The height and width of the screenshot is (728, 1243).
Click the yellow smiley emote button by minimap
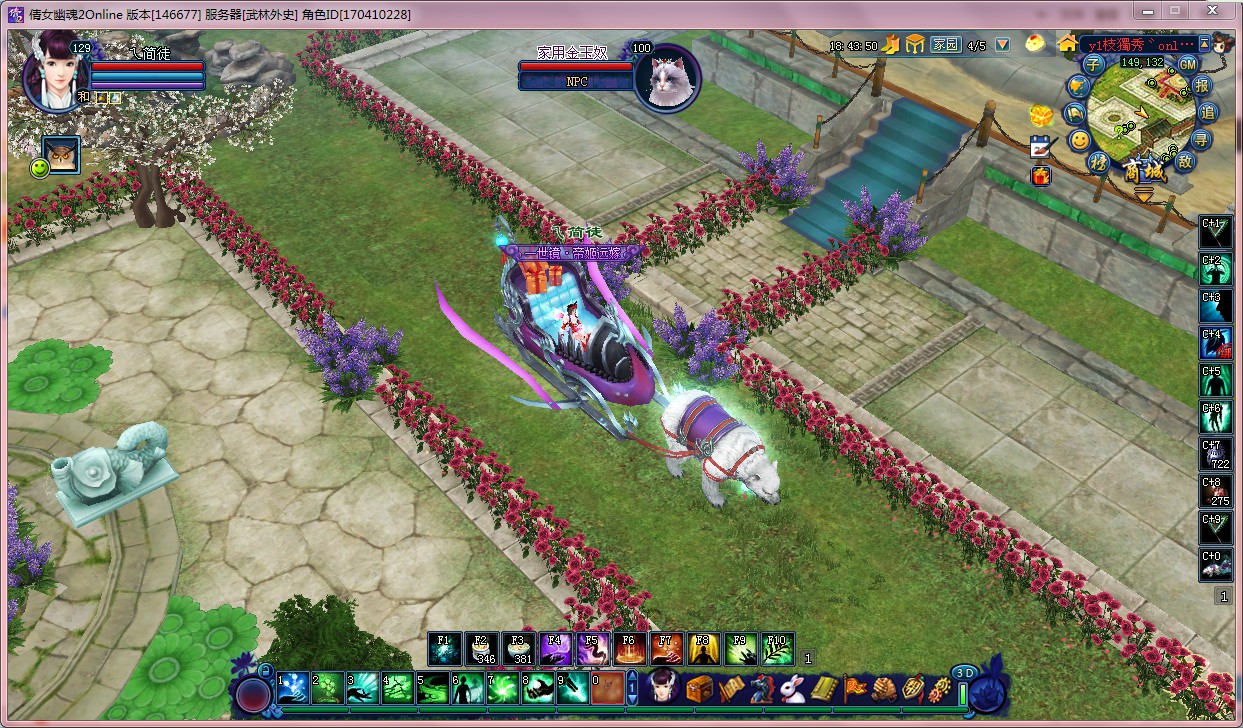tap(1080, 140)
